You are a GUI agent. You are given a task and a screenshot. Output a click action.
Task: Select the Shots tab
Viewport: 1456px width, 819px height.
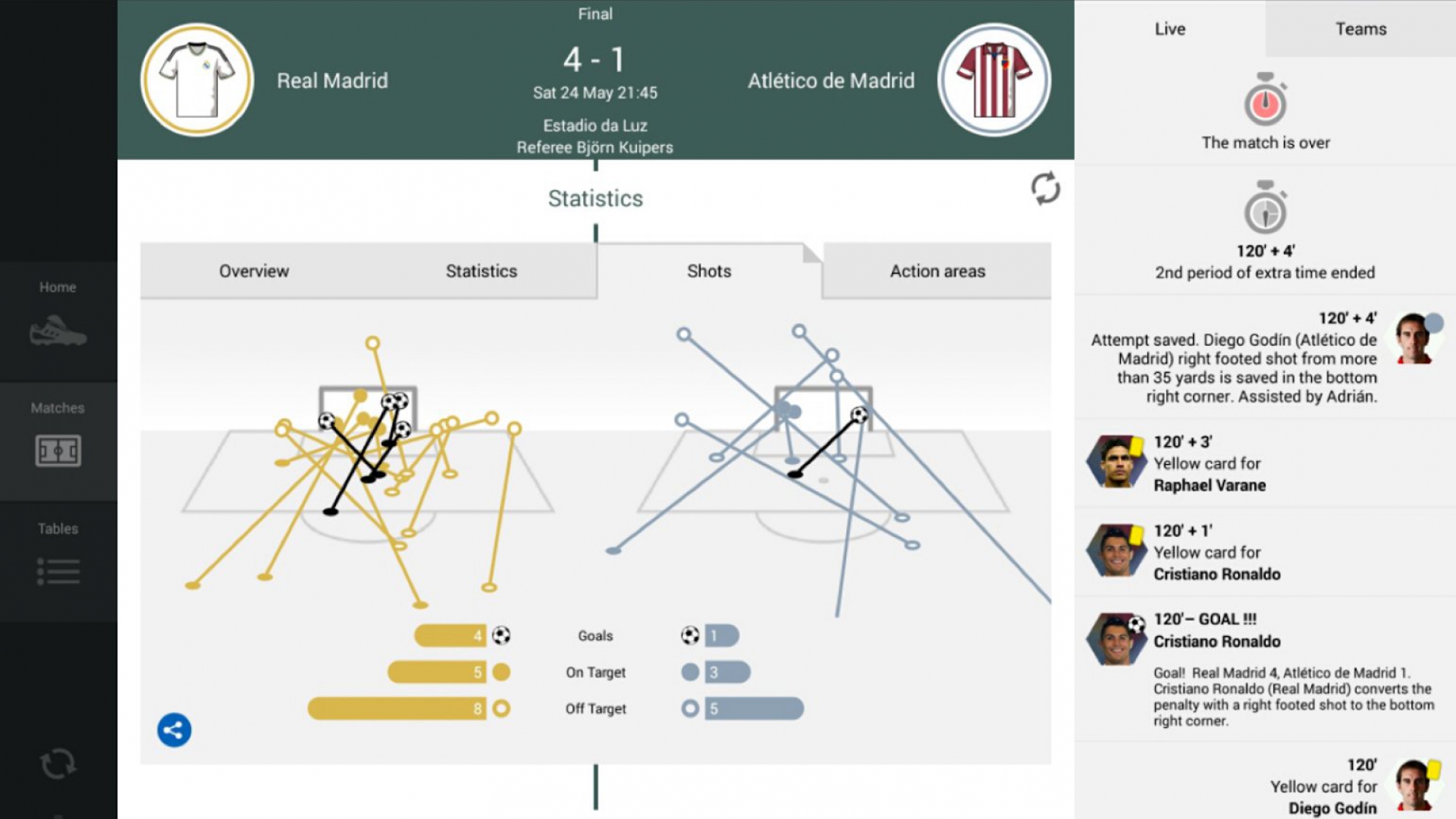click(x=708, y=271)
